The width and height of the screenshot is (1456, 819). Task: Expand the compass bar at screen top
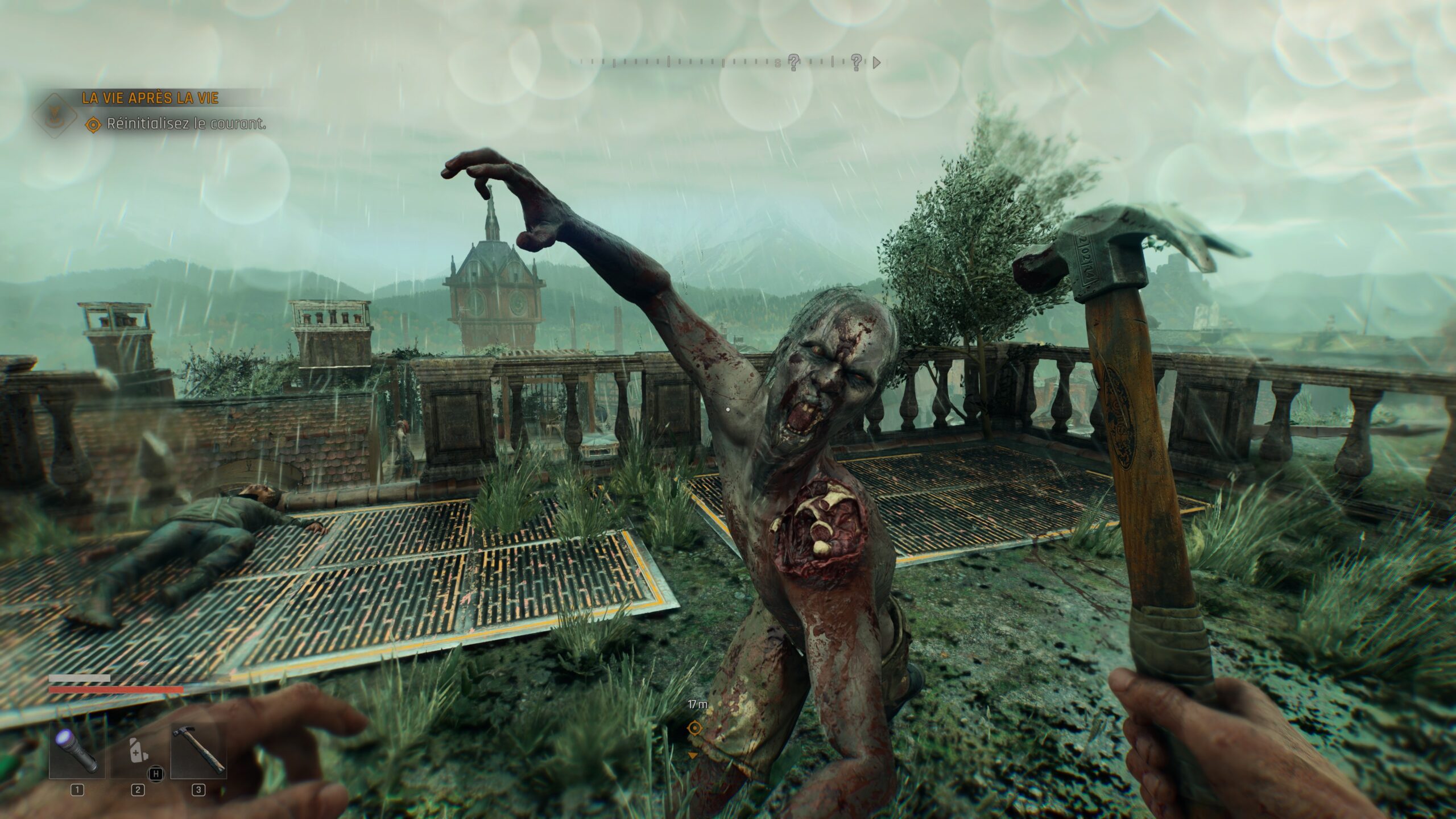click(x=722, y=63)
